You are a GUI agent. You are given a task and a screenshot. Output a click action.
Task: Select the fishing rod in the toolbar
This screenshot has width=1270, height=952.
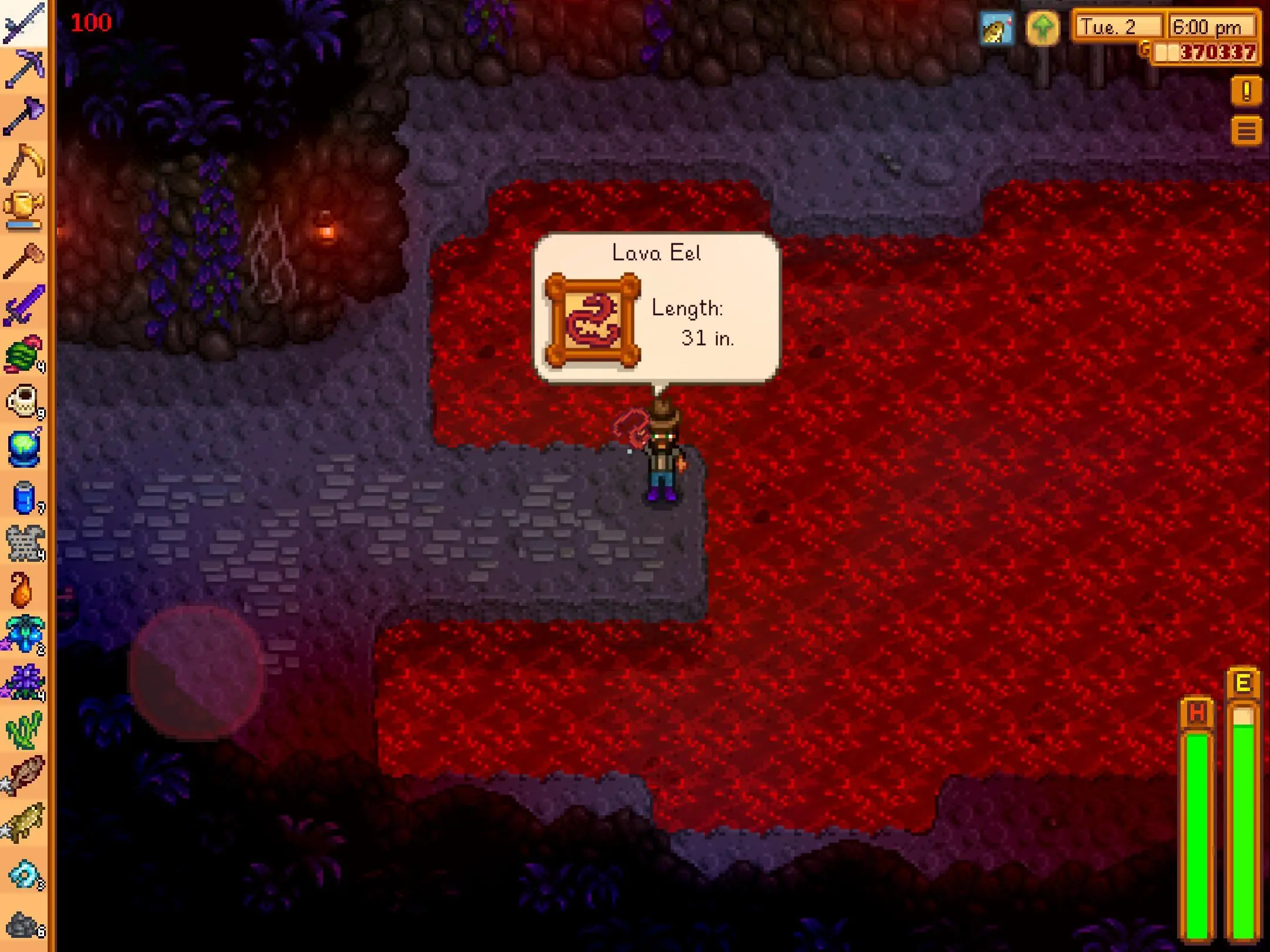[24, 22]
